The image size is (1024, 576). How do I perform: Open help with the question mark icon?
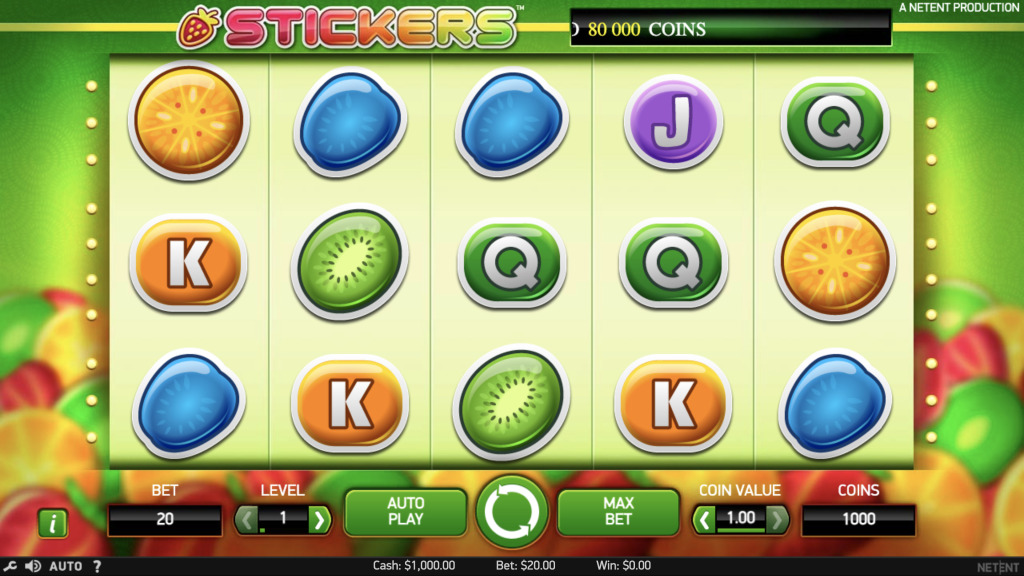97,566
